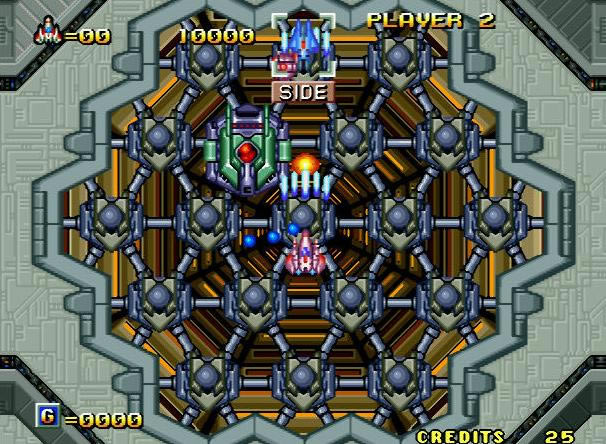606x444 pixels.
Task: Click the bracketed blue ship formation indicator
Action: [302, 44]
